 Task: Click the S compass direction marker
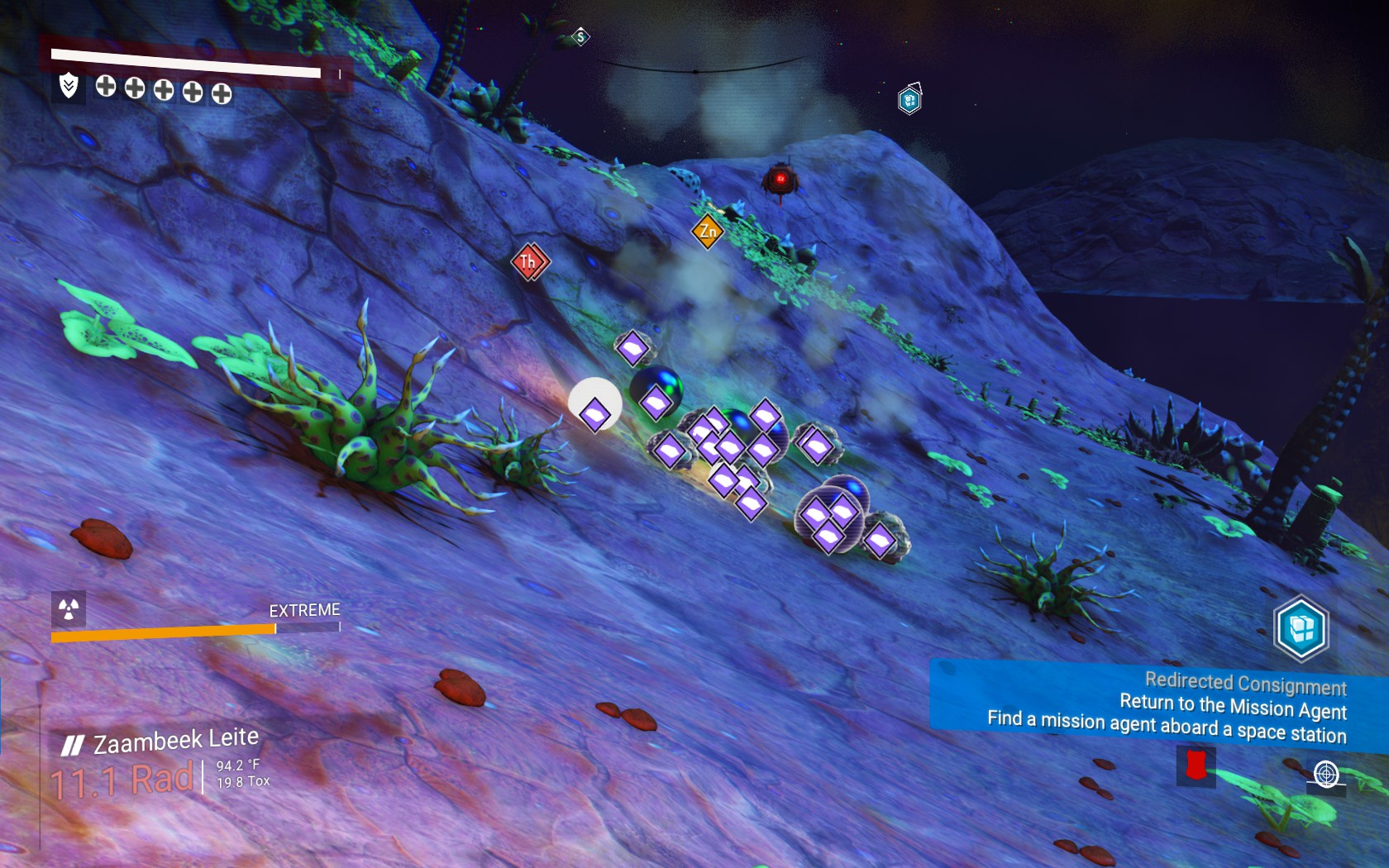[581, 36]
